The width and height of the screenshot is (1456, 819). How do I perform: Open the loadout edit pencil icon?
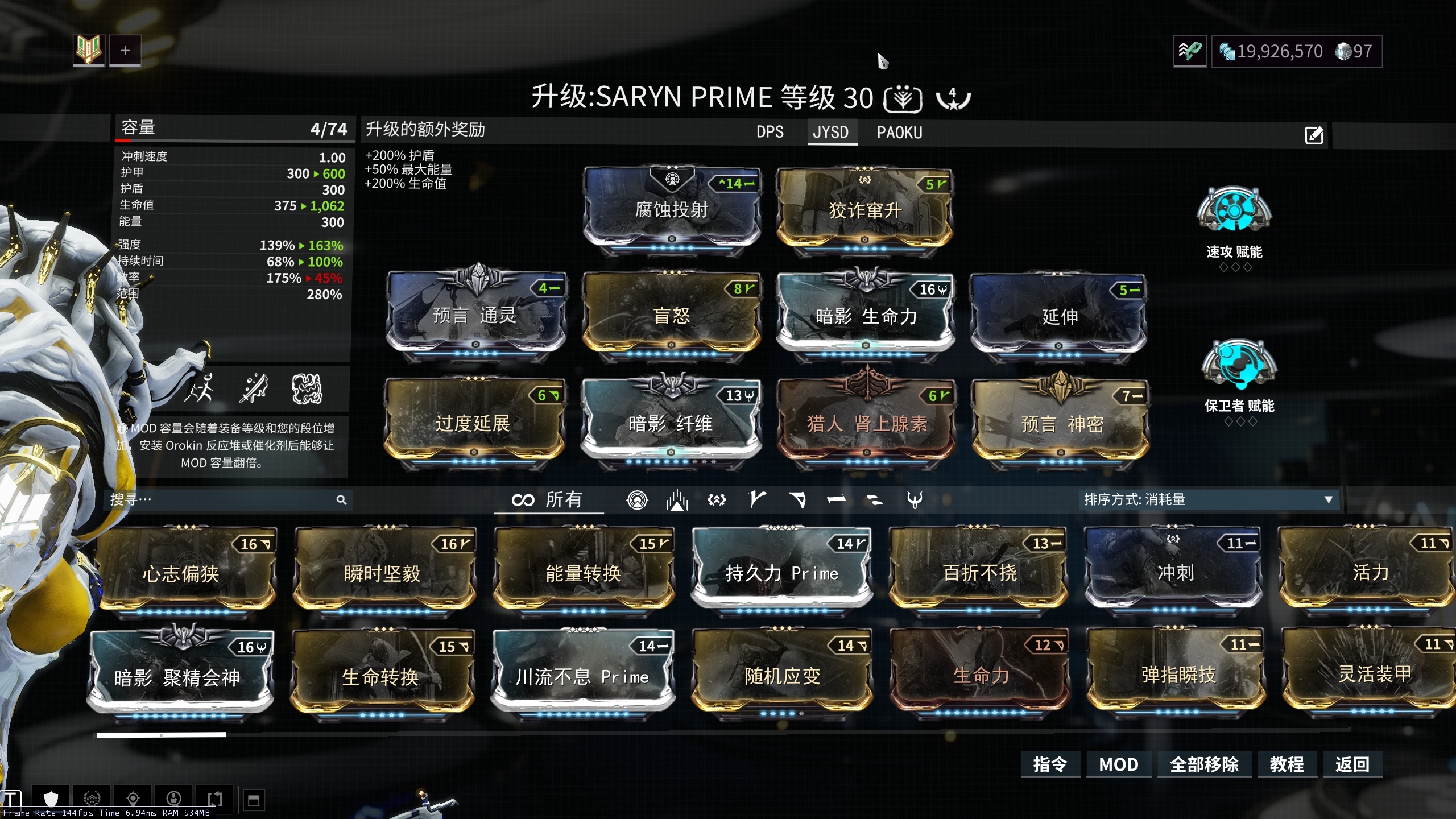[x=1314, y=135]
